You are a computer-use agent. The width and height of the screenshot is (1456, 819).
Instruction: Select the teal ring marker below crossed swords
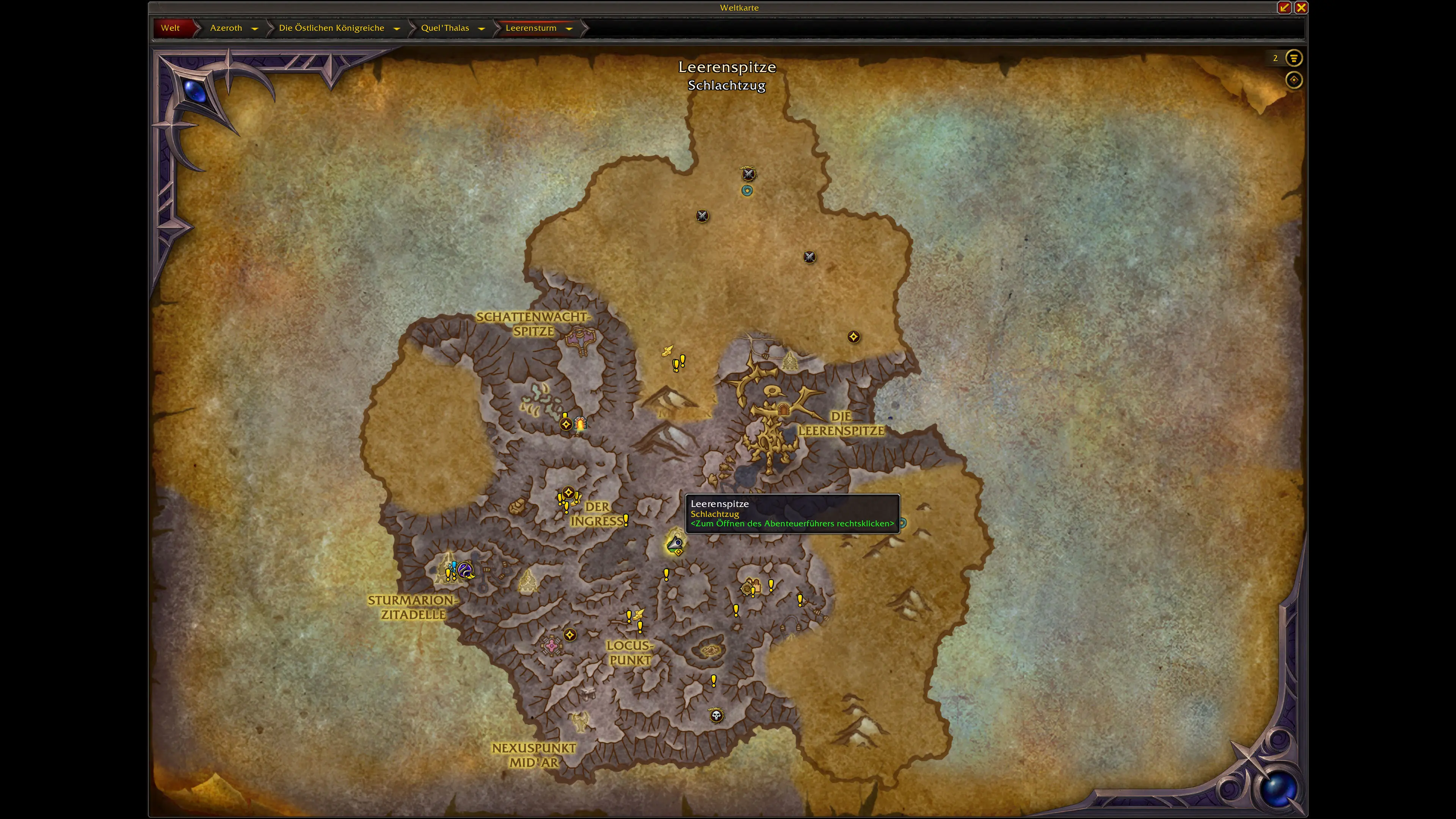point(747,191)
